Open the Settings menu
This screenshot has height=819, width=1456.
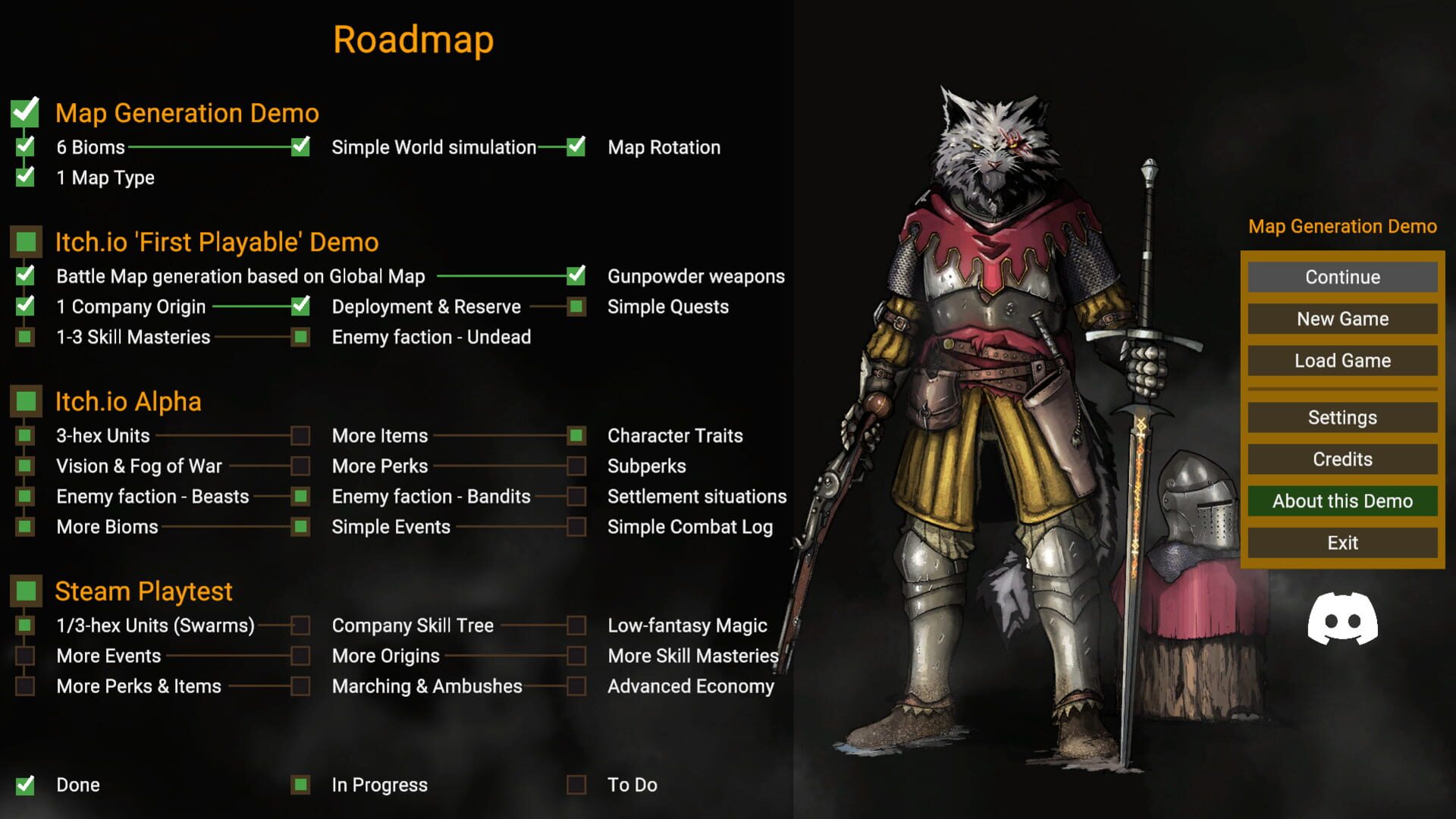pos(1341,417)
